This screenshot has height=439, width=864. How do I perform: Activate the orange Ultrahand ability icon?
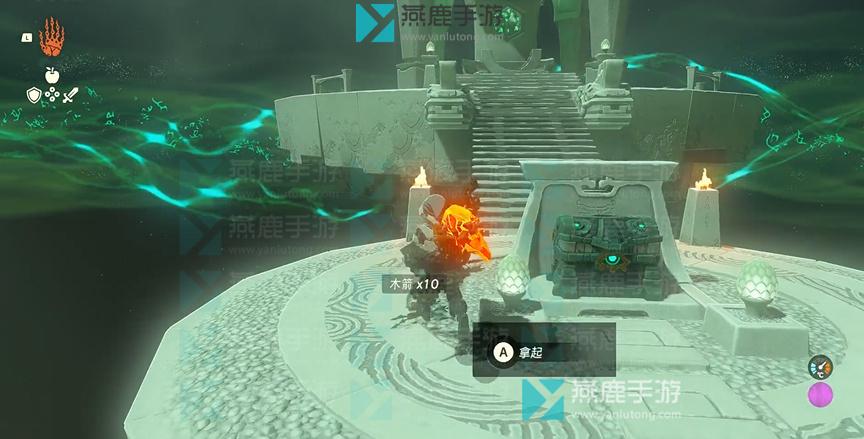point(52,38)
